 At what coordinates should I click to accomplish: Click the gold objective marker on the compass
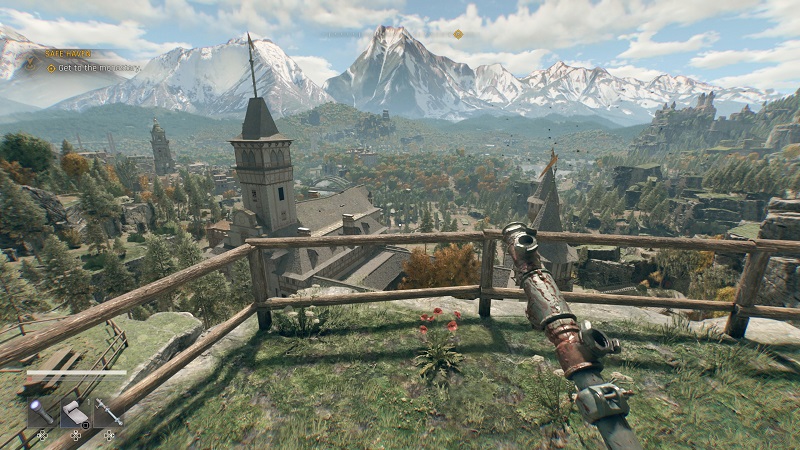[458, 34]
